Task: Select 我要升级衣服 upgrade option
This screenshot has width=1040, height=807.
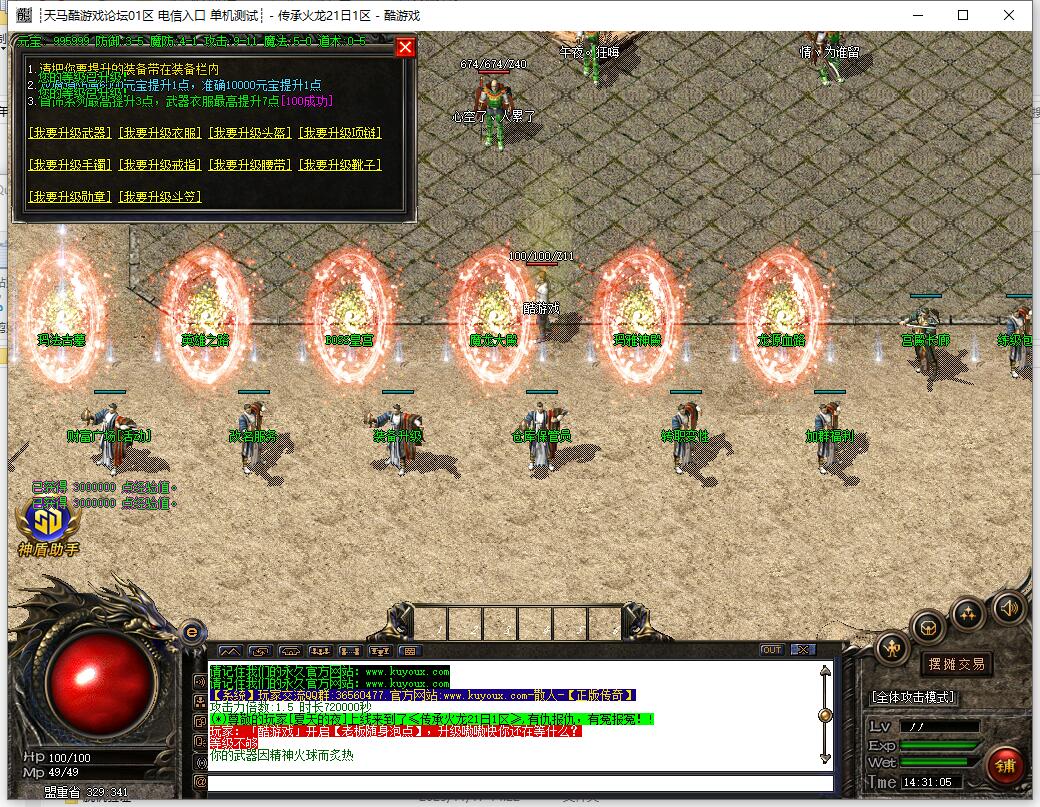Action: (x=160, y=133)
